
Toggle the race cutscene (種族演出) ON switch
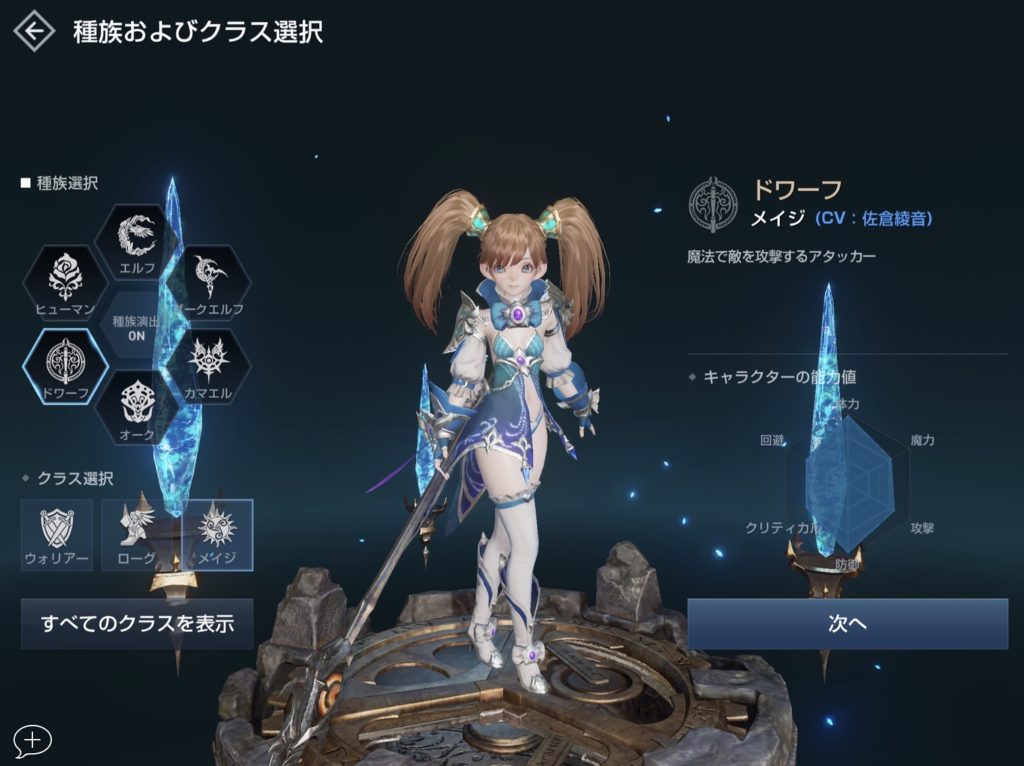[136, 327]
